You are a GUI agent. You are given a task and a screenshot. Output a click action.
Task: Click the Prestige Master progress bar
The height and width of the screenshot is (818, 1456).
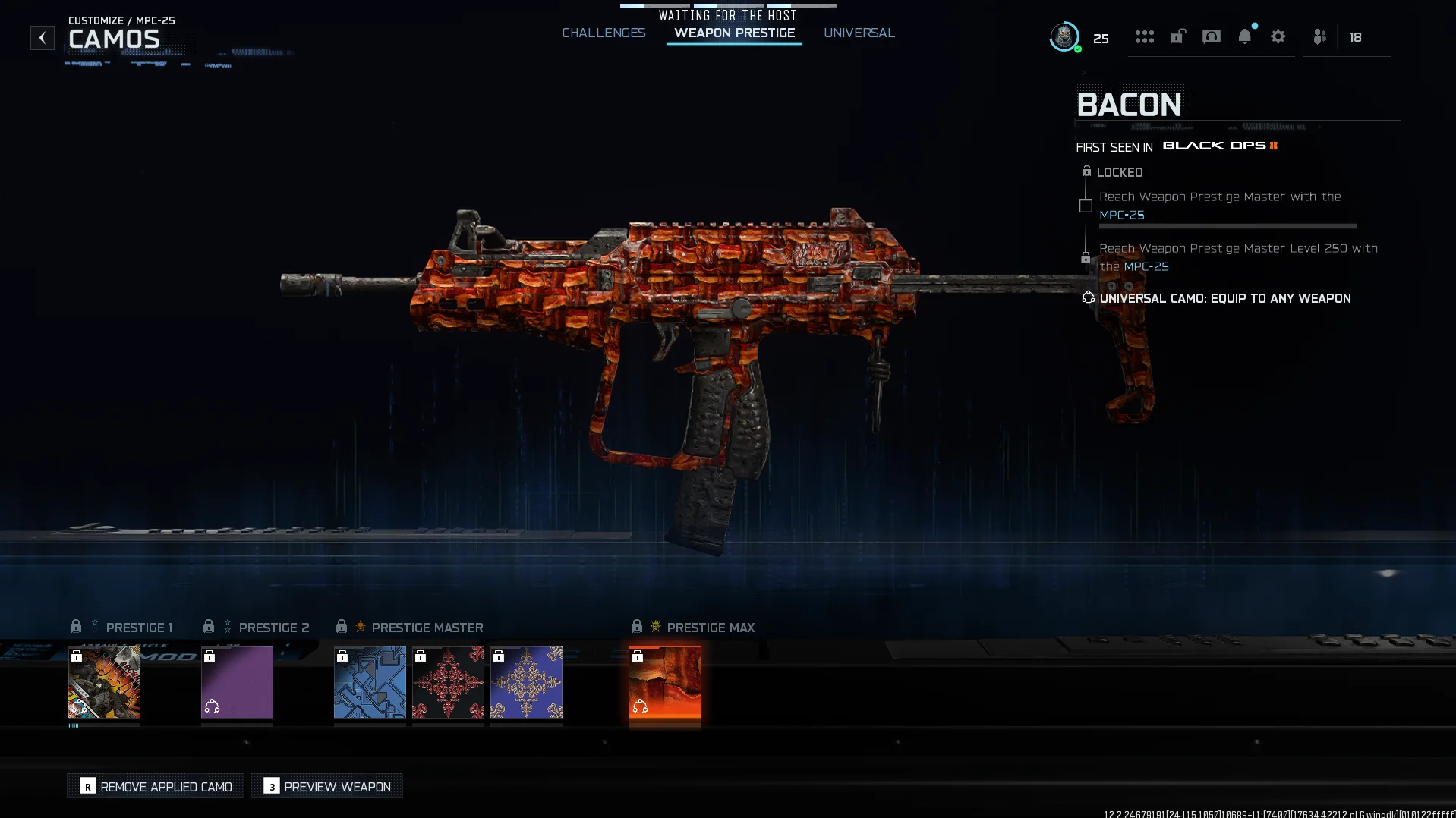(1228, 226)
